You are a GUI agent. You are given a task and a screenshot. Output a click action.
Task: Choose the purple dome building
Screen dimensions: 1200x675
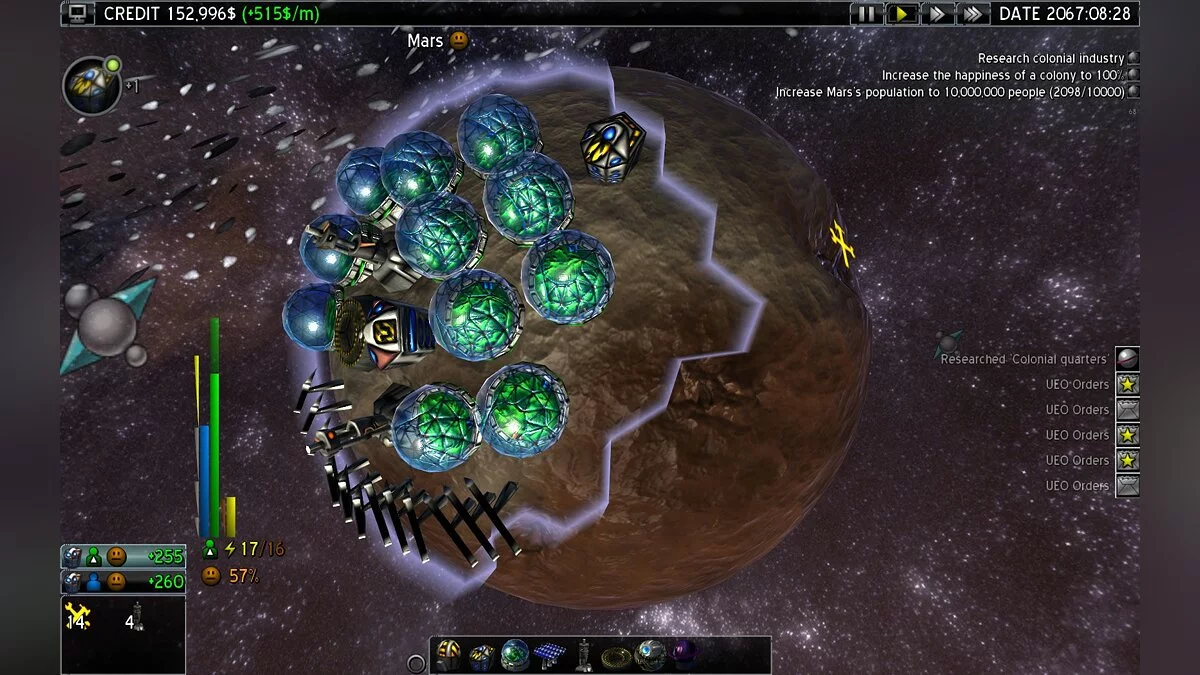(685, 655)
